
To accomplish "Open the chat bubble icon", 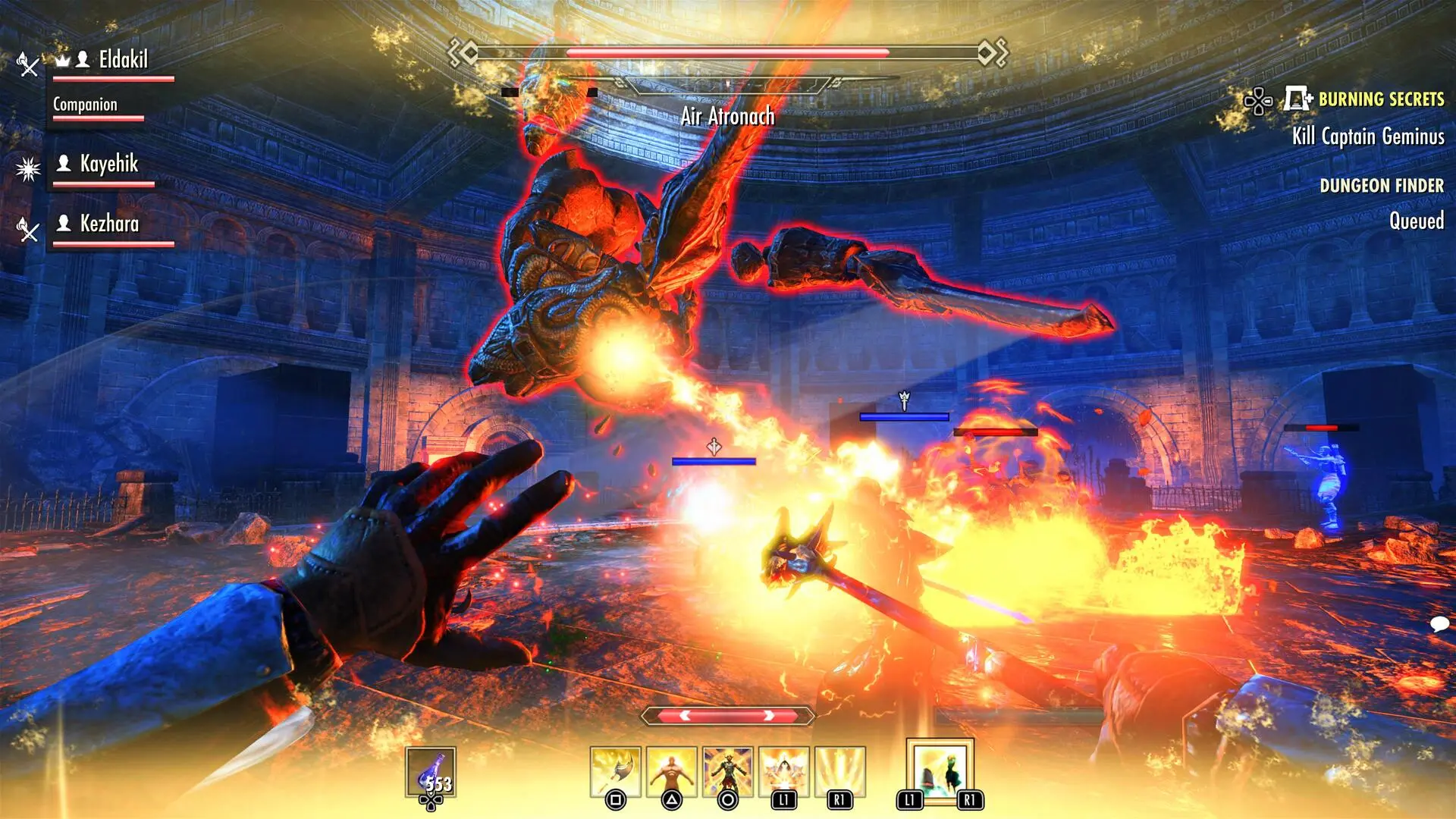I will coord(1439,624).
